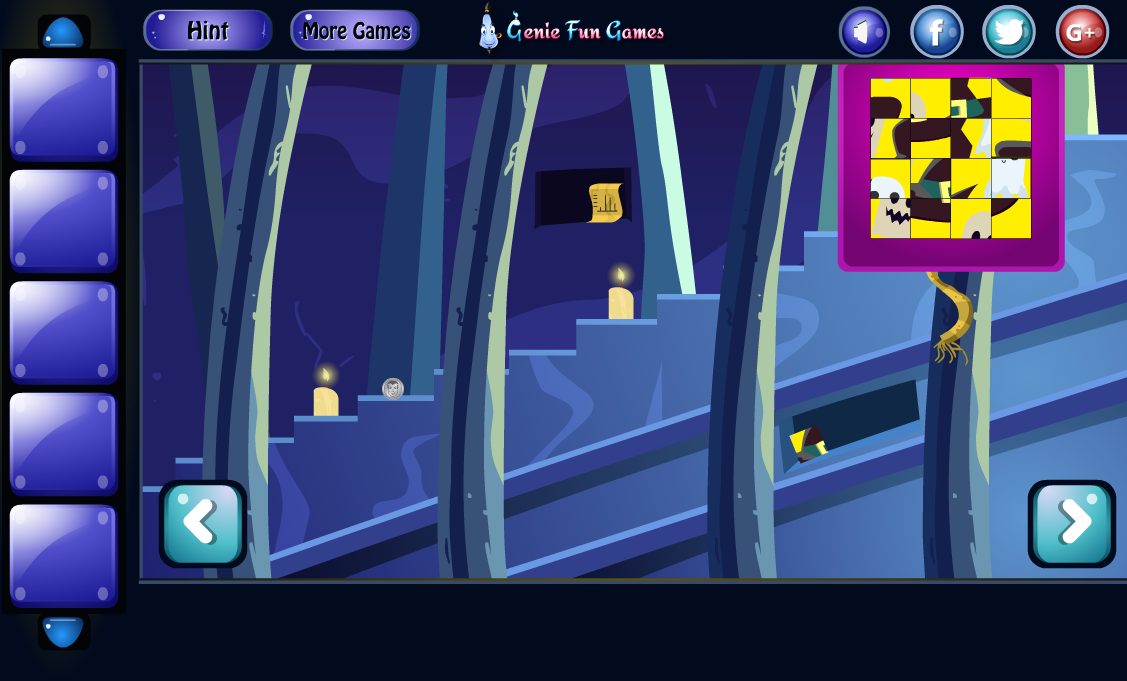Open the Genie Fun Games logo link

point(572,30)
